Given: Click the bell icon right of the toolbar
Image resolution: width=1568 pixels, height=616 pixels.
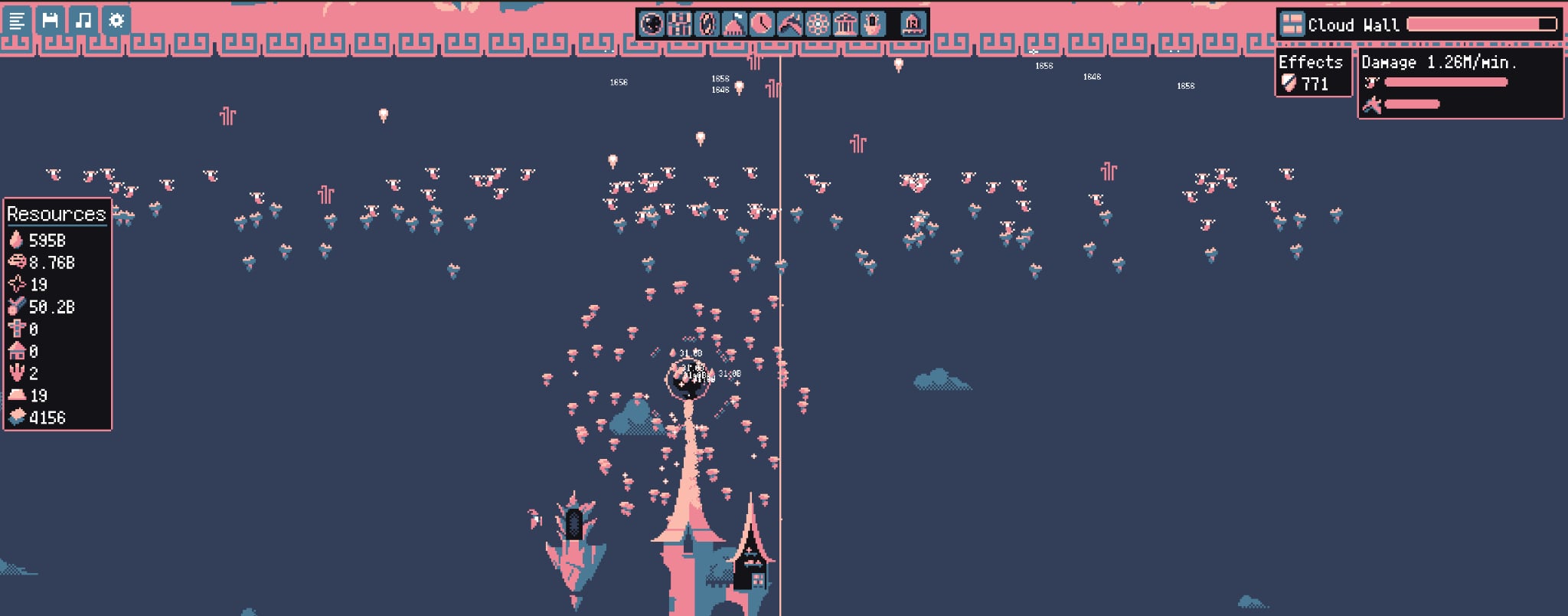Looking at the screenshot, I should click(913, 24).
